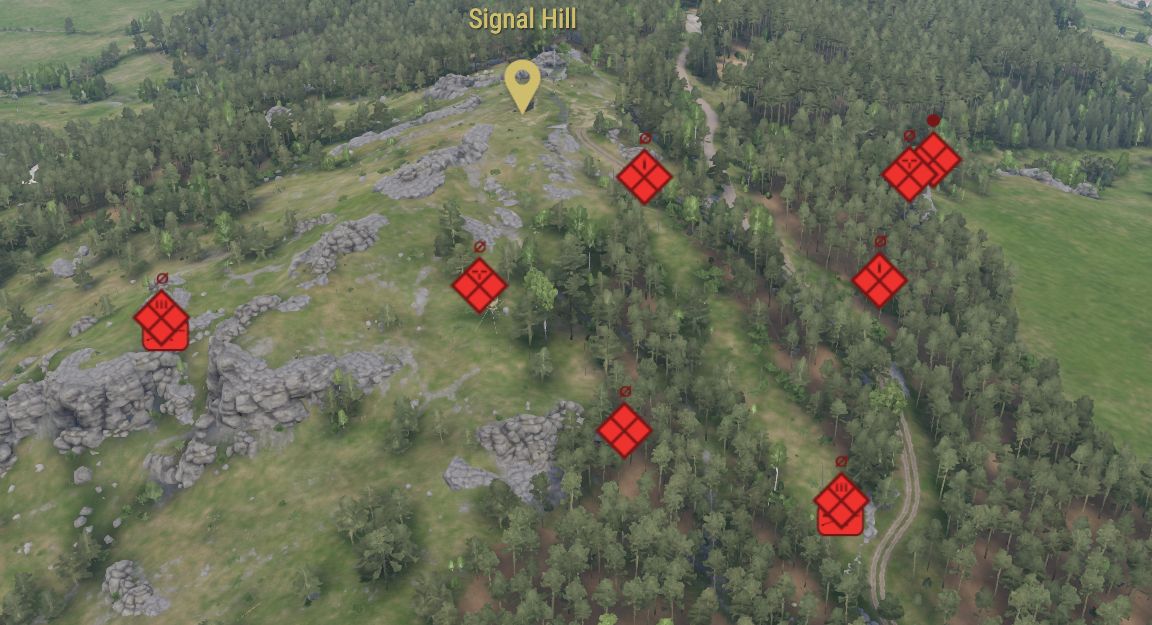The width and height of the screenshot is (1152, 625).
Task: Select the yellow Signal Hill location pin
Action: pyautogui.click(x=522, y=83)
